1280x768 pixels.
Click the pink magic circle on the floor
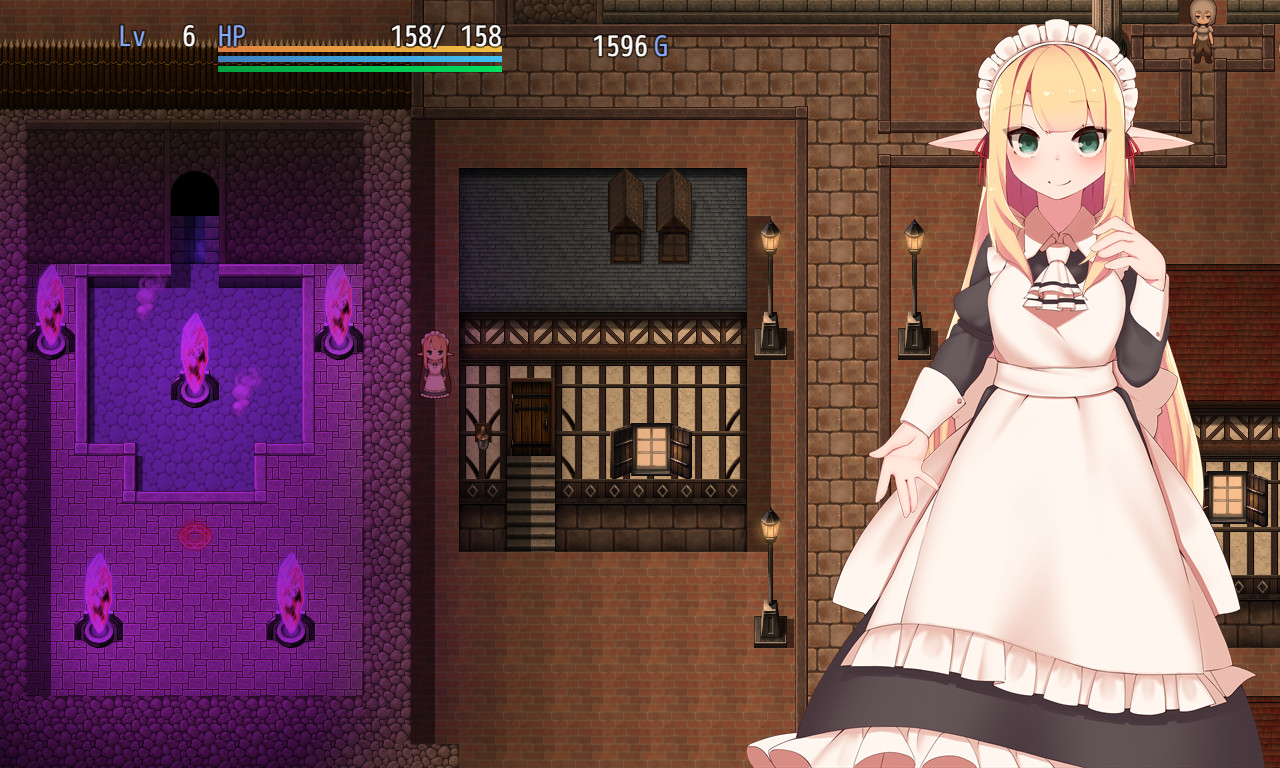(x=193, y=535)
